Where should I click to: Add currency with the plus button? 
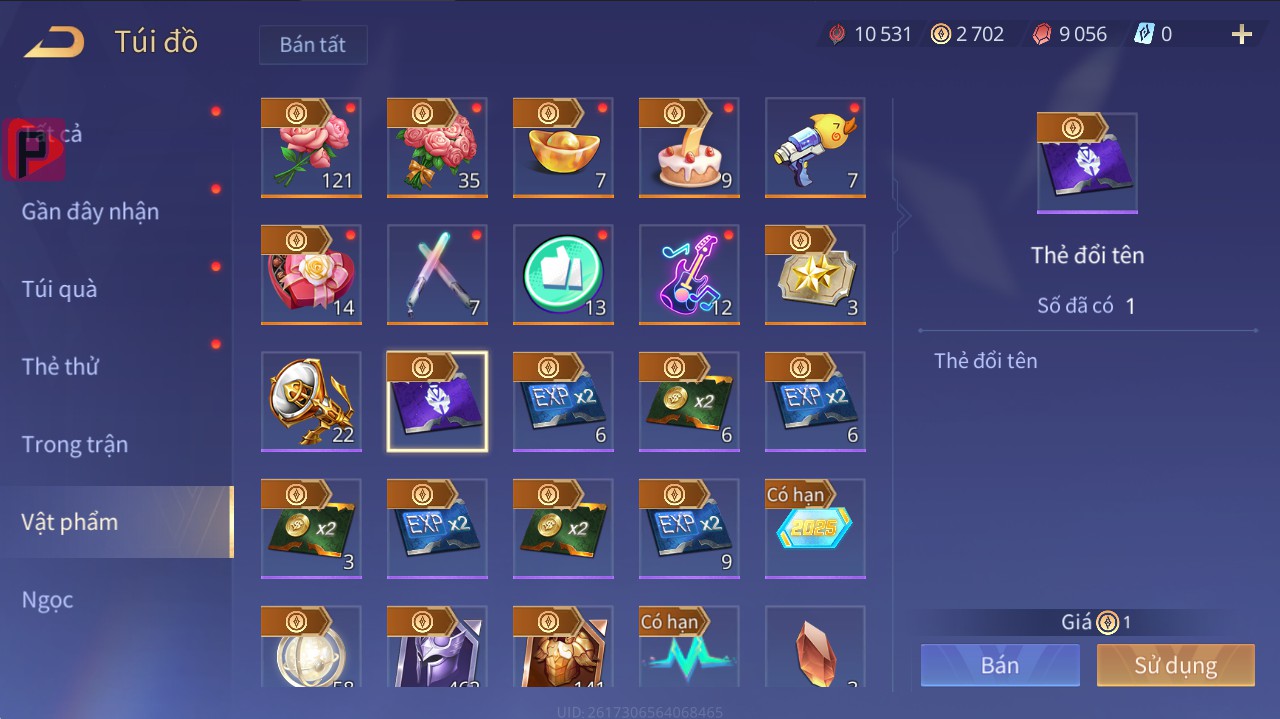[x=1241, y=35]
